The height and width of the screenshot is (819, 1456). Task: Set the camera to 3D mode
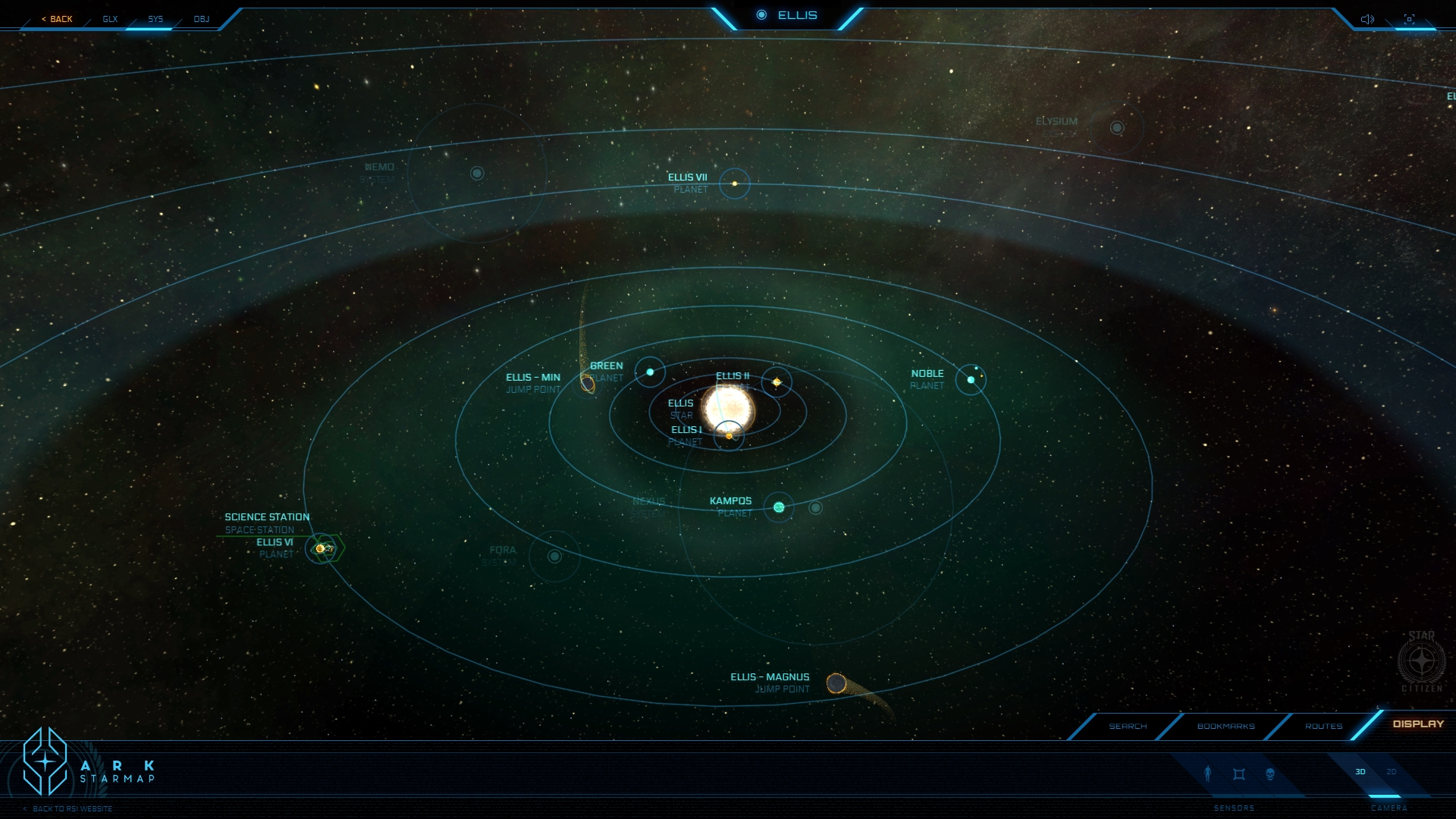[x=1360, y=772]
